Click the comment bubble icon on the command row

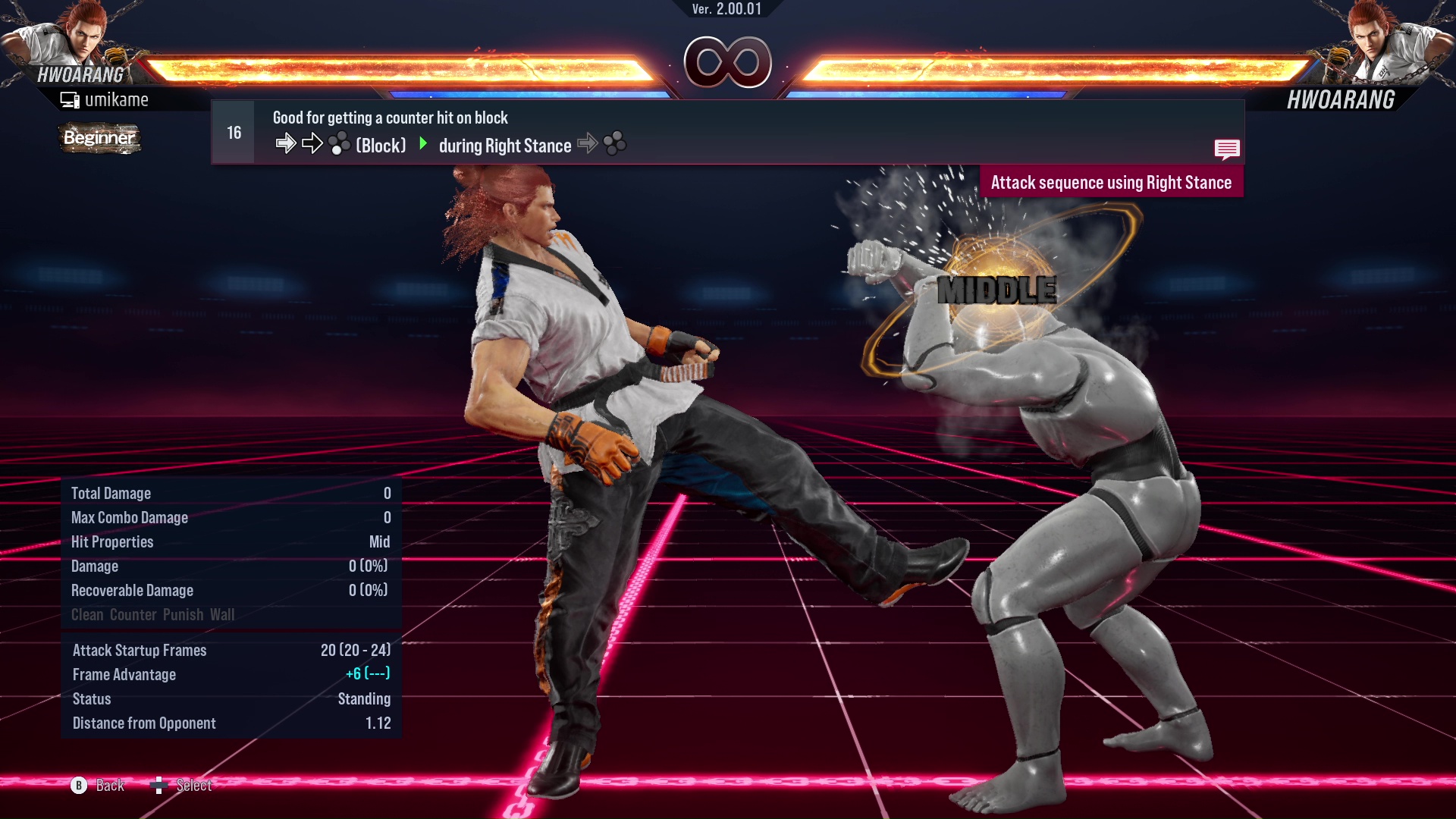tap(1227, 149)
